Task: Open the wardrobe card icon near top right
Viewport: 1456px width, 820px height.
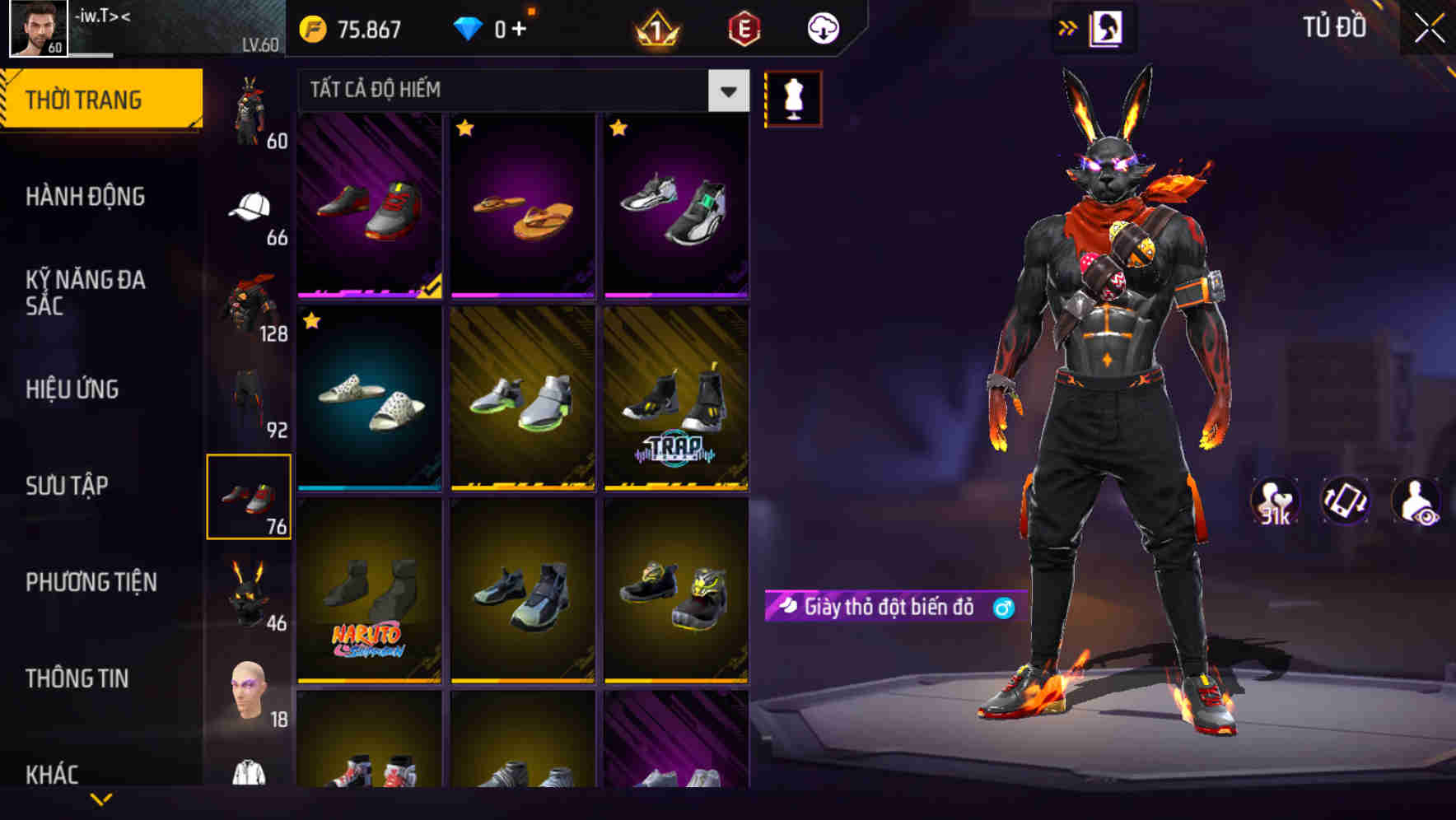Action: (1105, 27)
